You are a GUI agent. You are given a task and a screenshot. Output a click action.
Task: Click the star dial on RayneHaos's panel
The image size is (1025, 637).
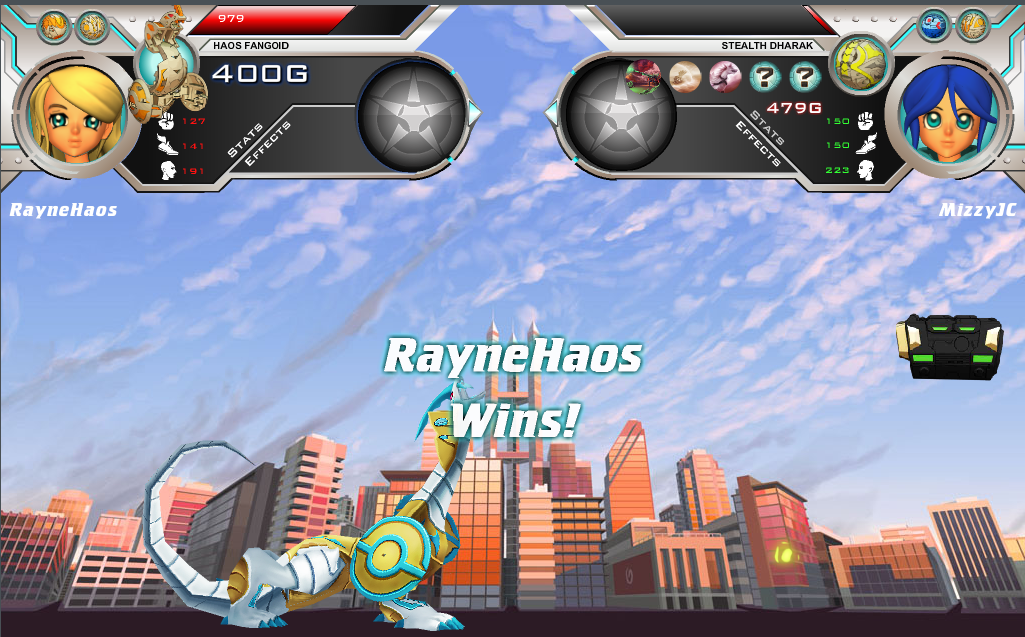(413, 116)
